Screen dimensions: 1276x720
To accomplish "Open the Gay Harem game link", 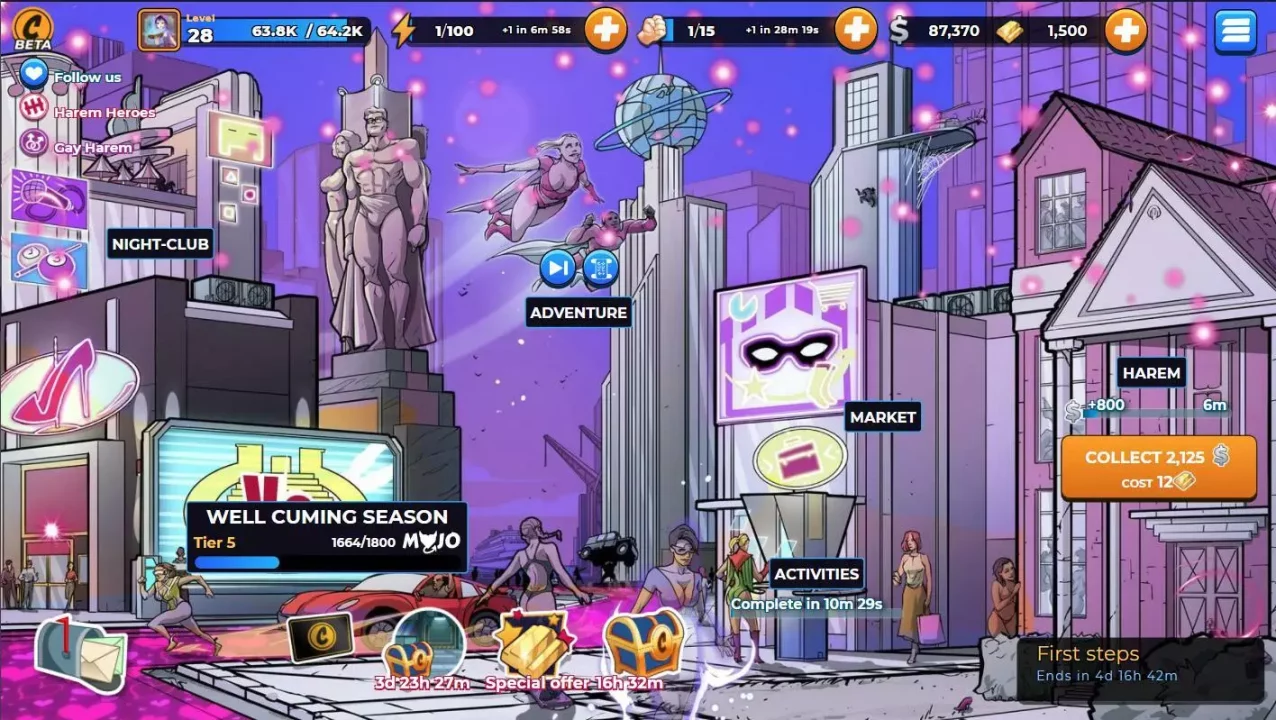I will pos(92,147).
